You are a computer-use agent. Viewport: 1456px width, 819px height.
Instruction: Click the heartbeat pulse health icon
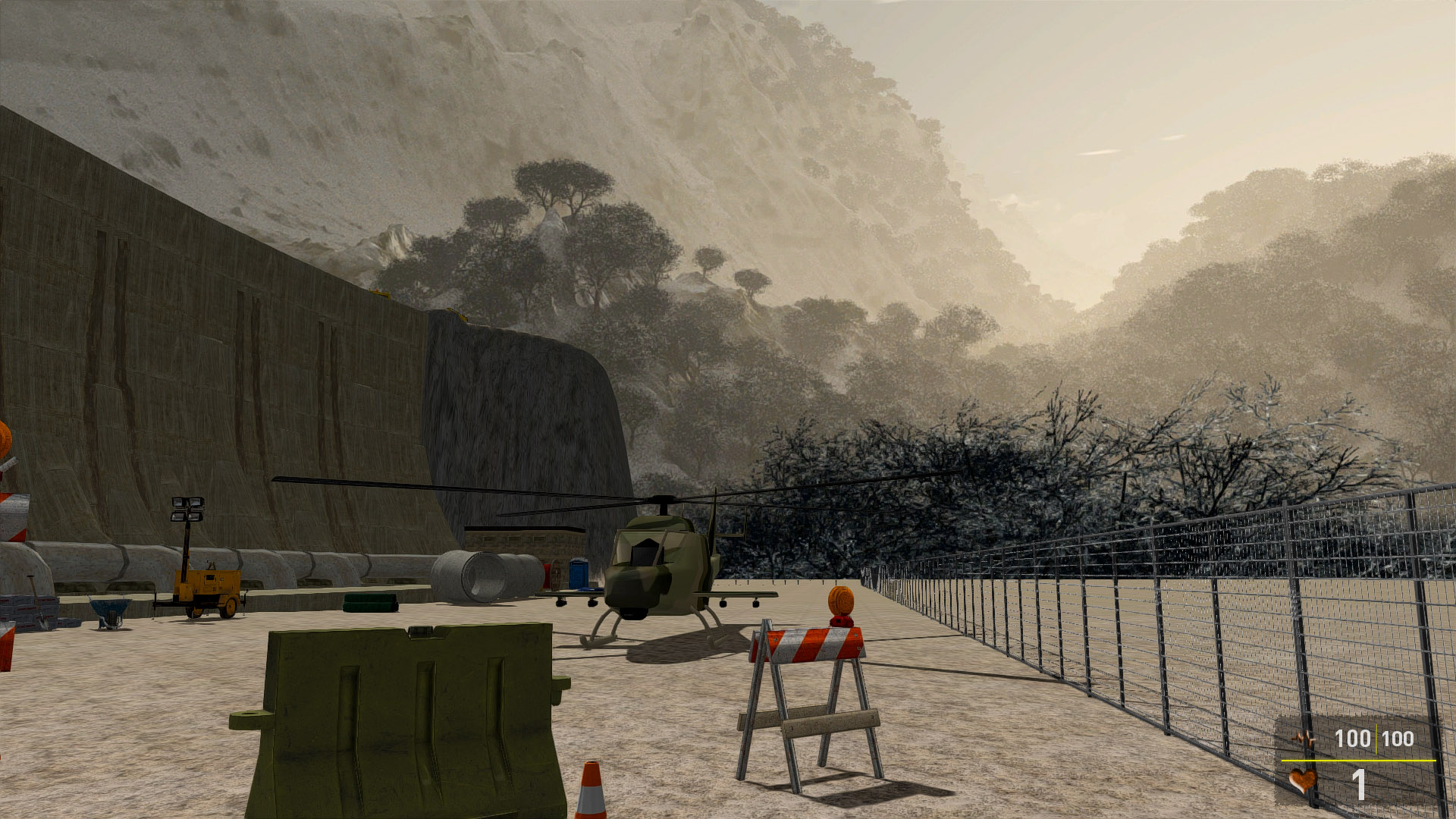point(1304,738)
